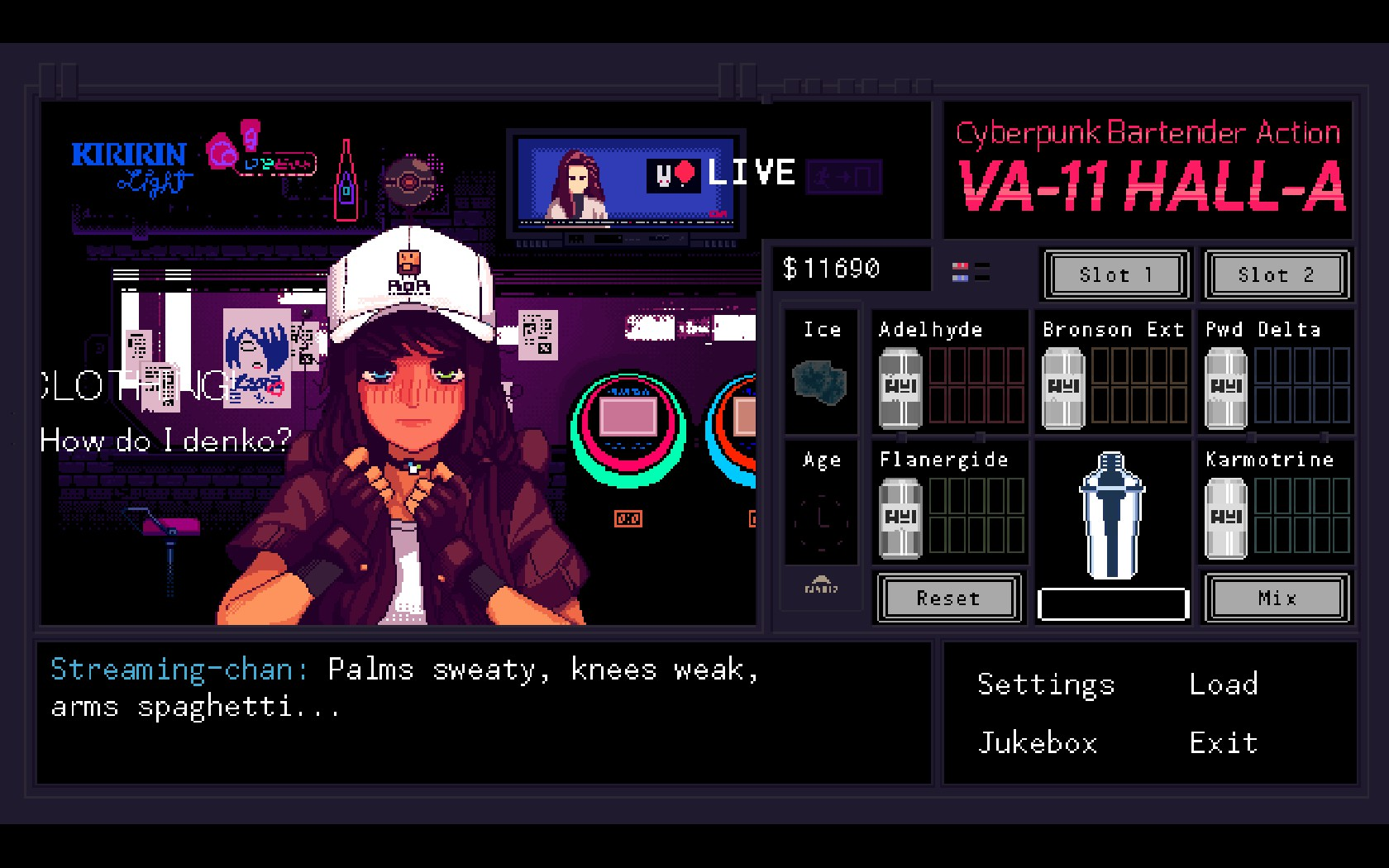Pick the Pwd Delta ingredient can
This screenshot has height=868, width=1389.
(x=1226, y=388)
